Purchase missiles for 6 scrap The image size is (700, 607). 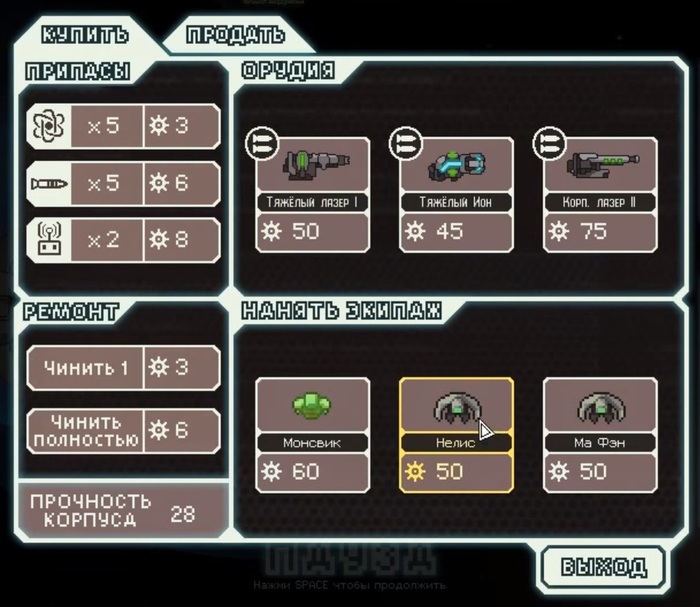[x=123, y=183]
